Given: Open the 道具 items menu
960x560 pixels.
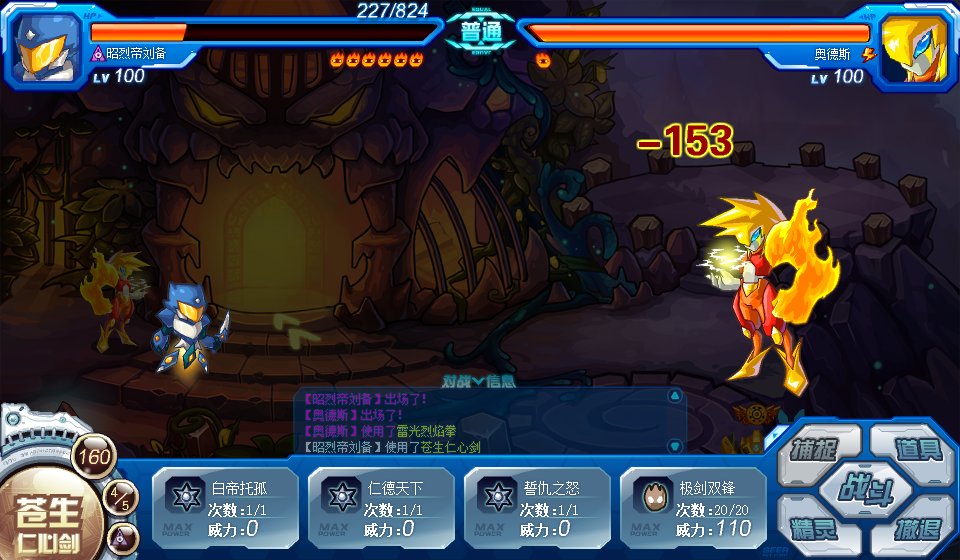Looking at the screenshot, I should 910,446.
